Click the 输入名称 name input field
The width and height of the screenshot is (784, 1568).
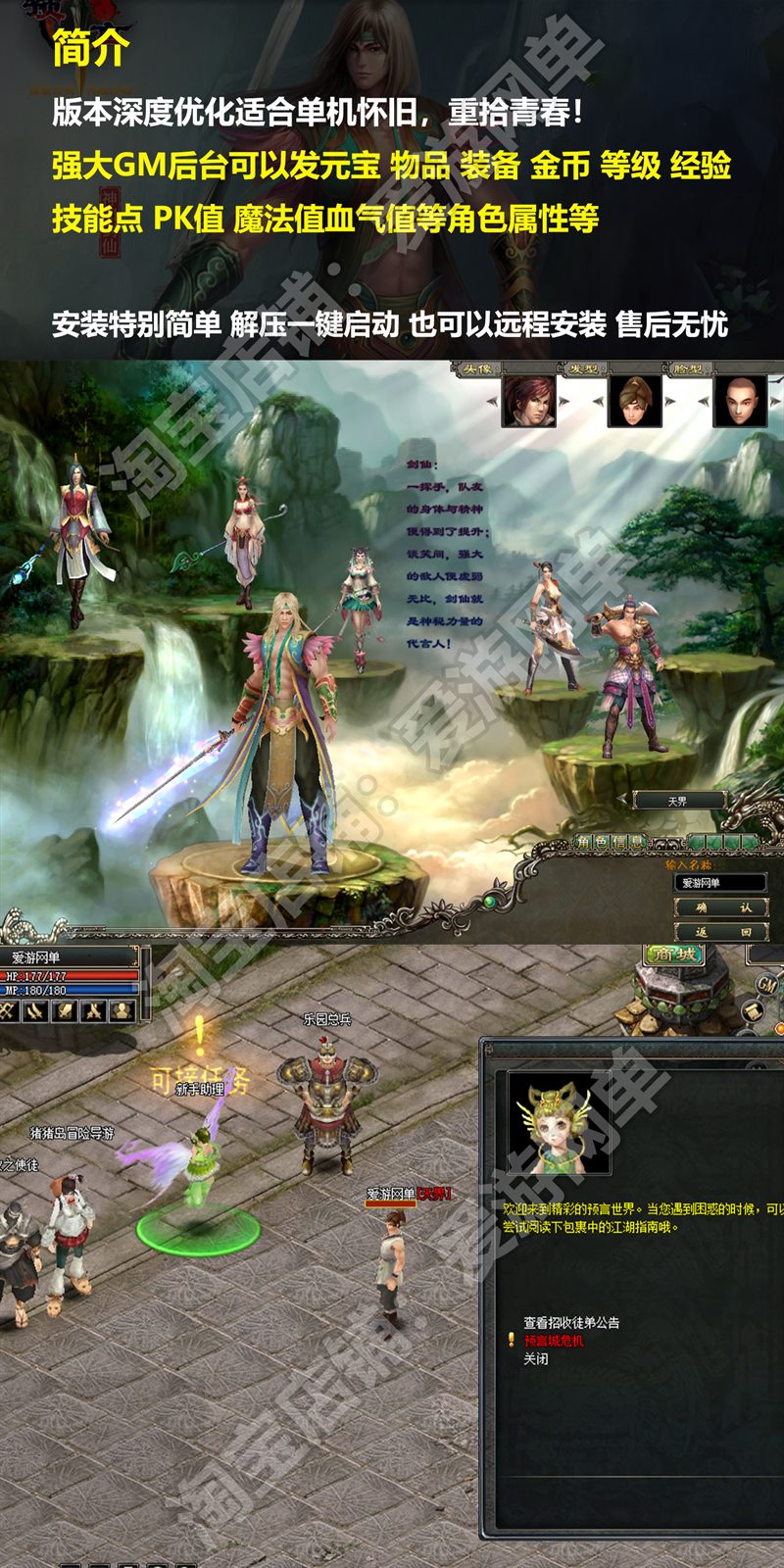[x=722, y=883]
